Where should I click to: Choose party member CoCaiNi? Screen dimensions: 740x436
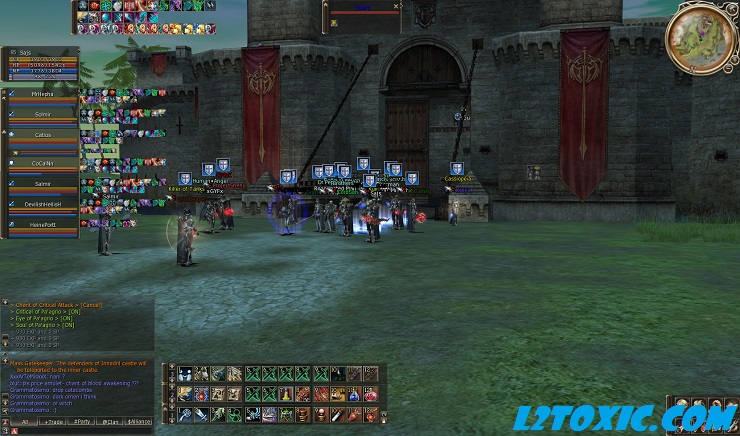pos(42,161)
